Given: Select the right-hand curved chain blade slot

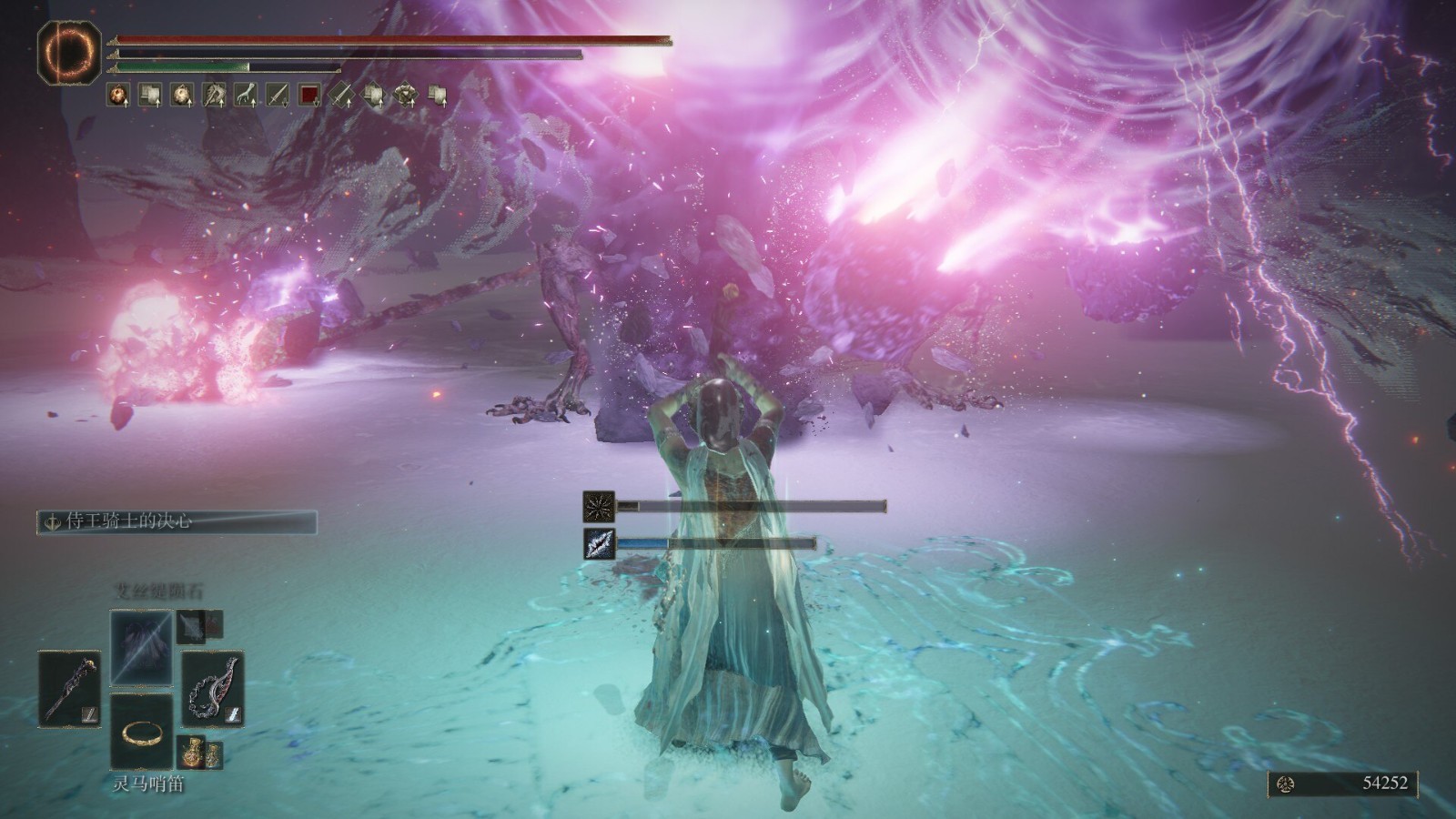Looking at the screenshot, I should click(213, 688).
